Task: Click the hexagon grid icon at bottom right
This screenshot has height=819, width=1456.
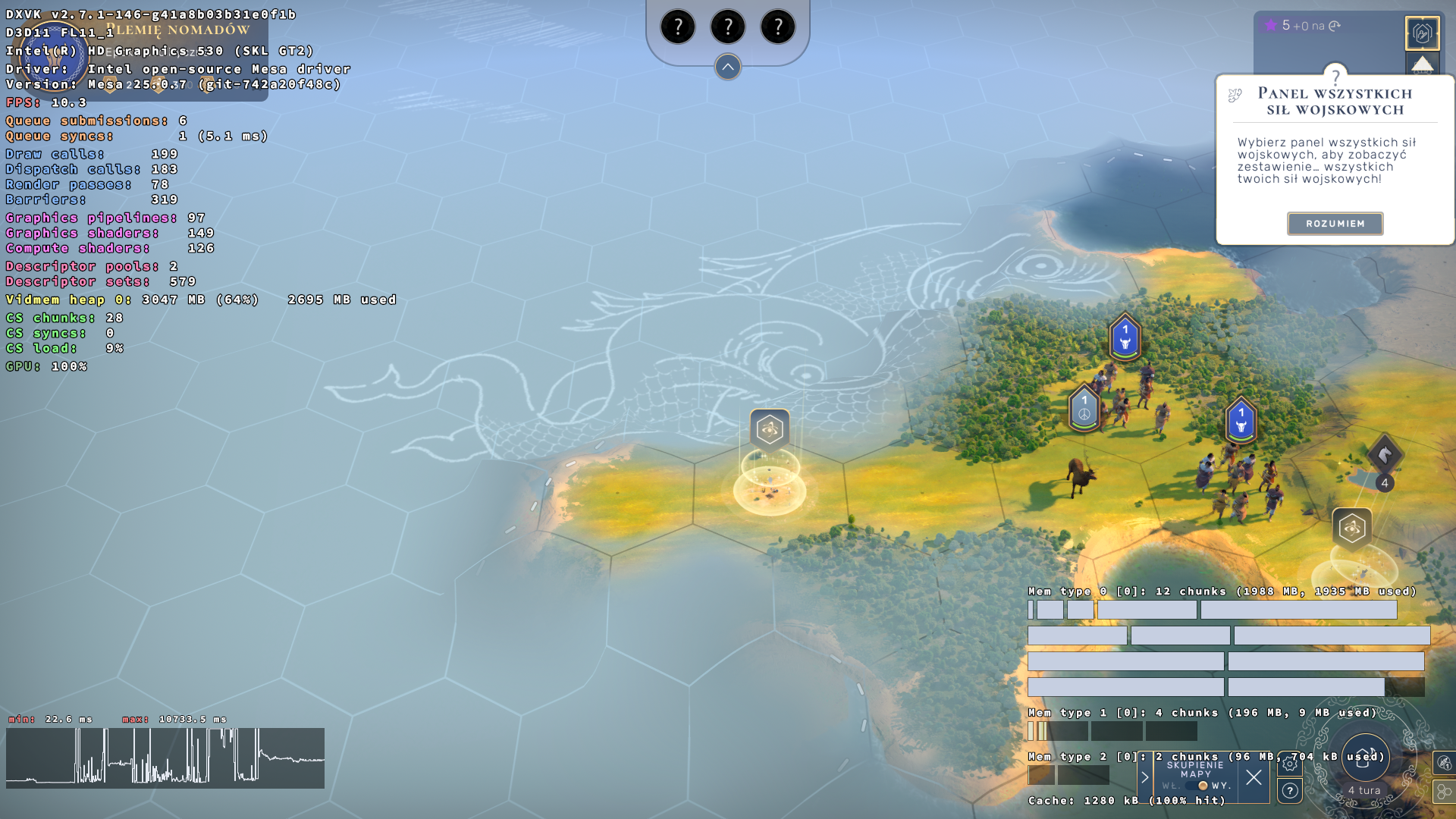Action: point(1443,792)
